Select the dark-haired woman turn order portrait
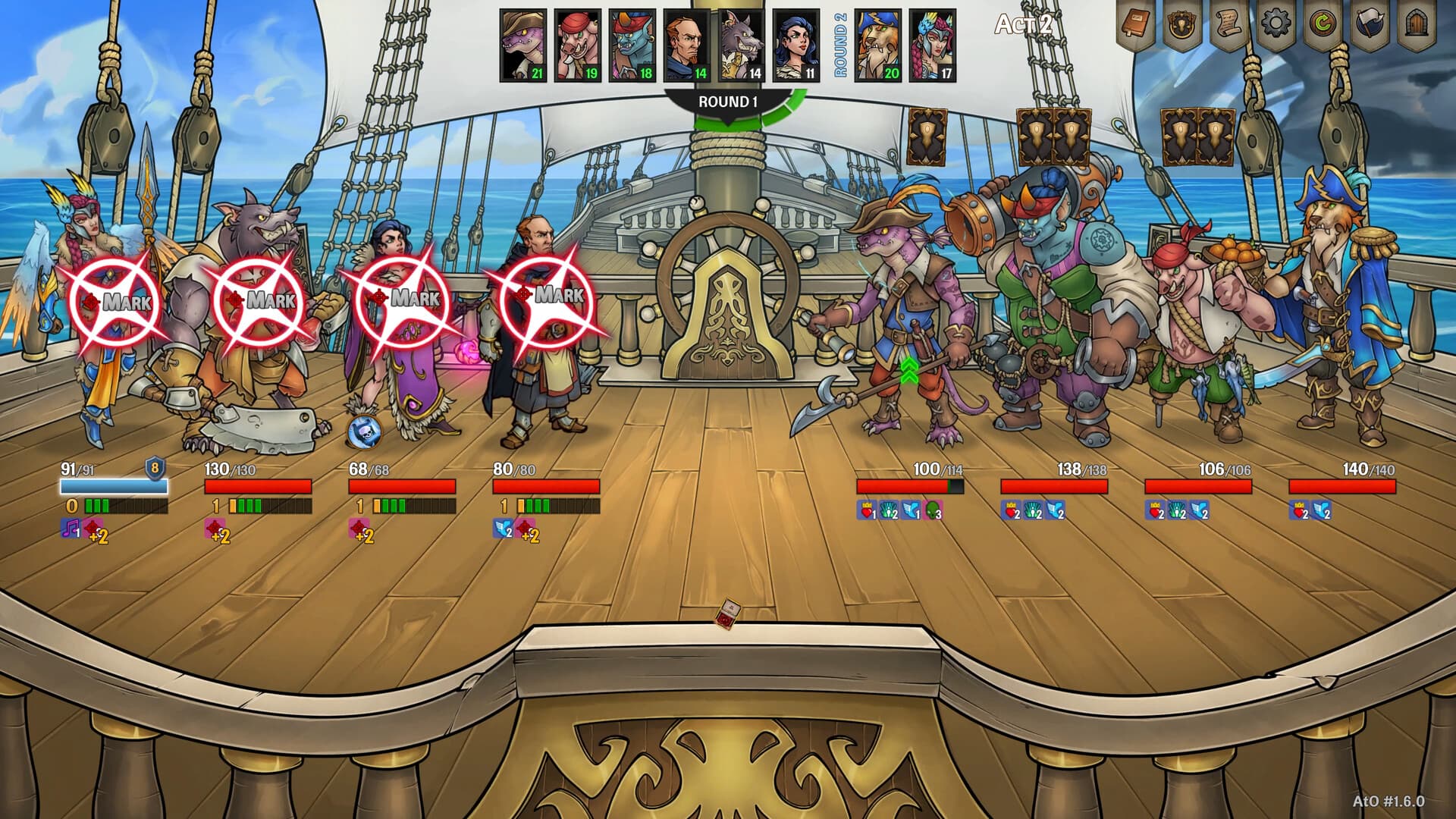The width and height of the screenshot is (1456, 819). (x=796, y=45)
